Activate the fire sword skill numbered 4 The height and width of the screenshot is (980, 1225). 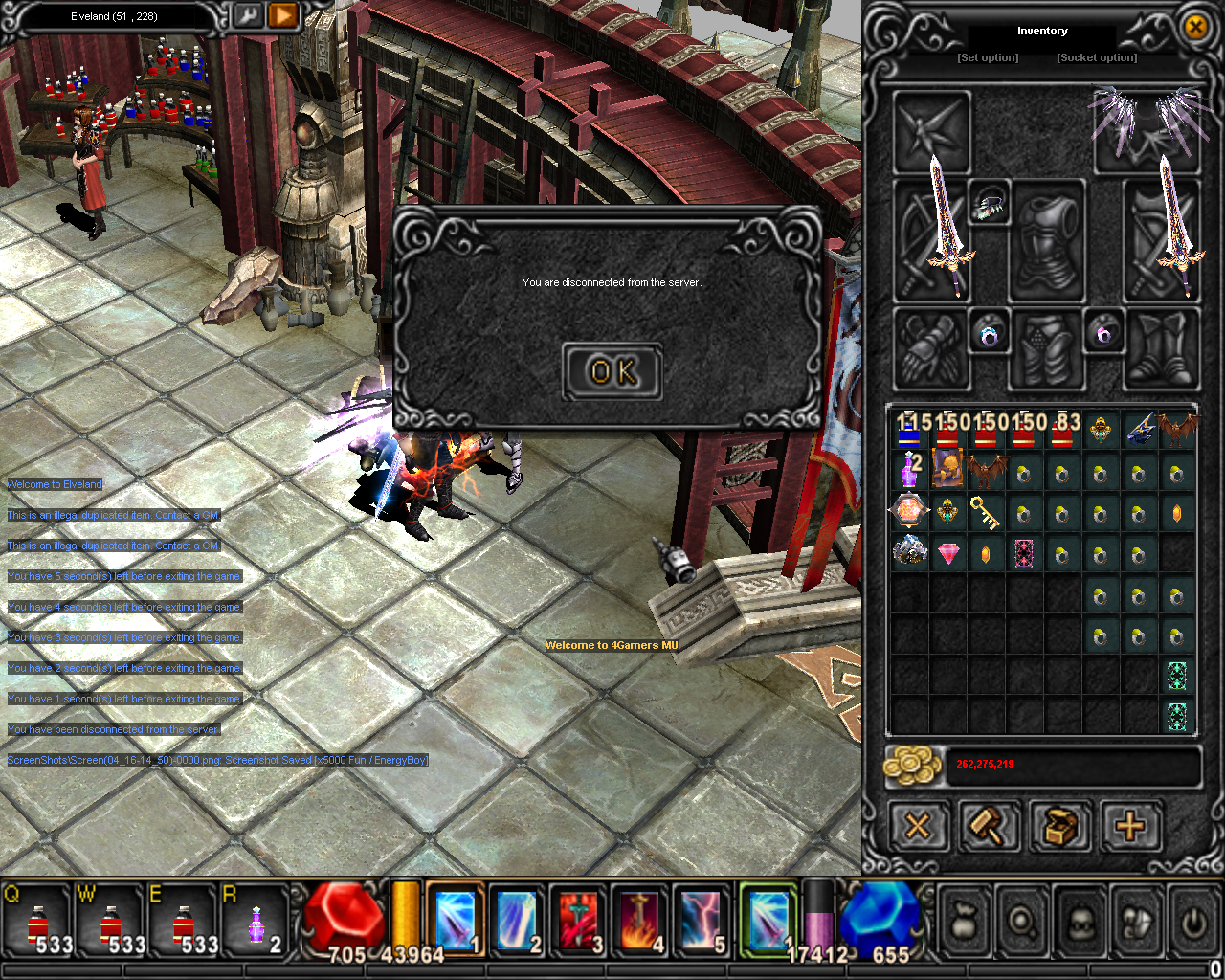[640, 921]
